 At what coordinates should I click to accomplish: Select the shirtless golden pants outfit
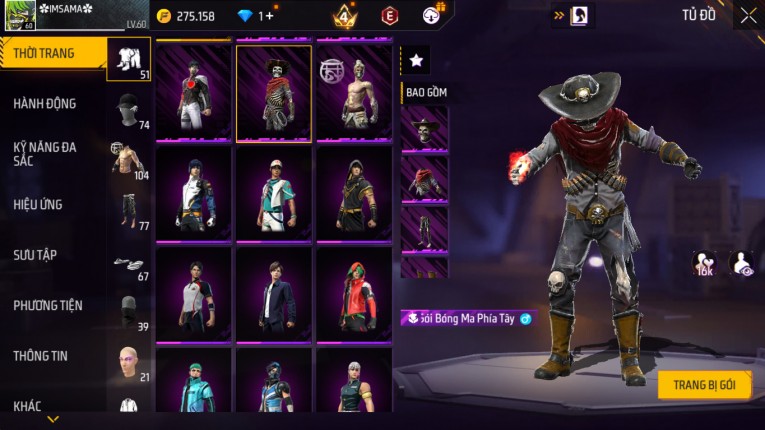click(x=354, y=93)
